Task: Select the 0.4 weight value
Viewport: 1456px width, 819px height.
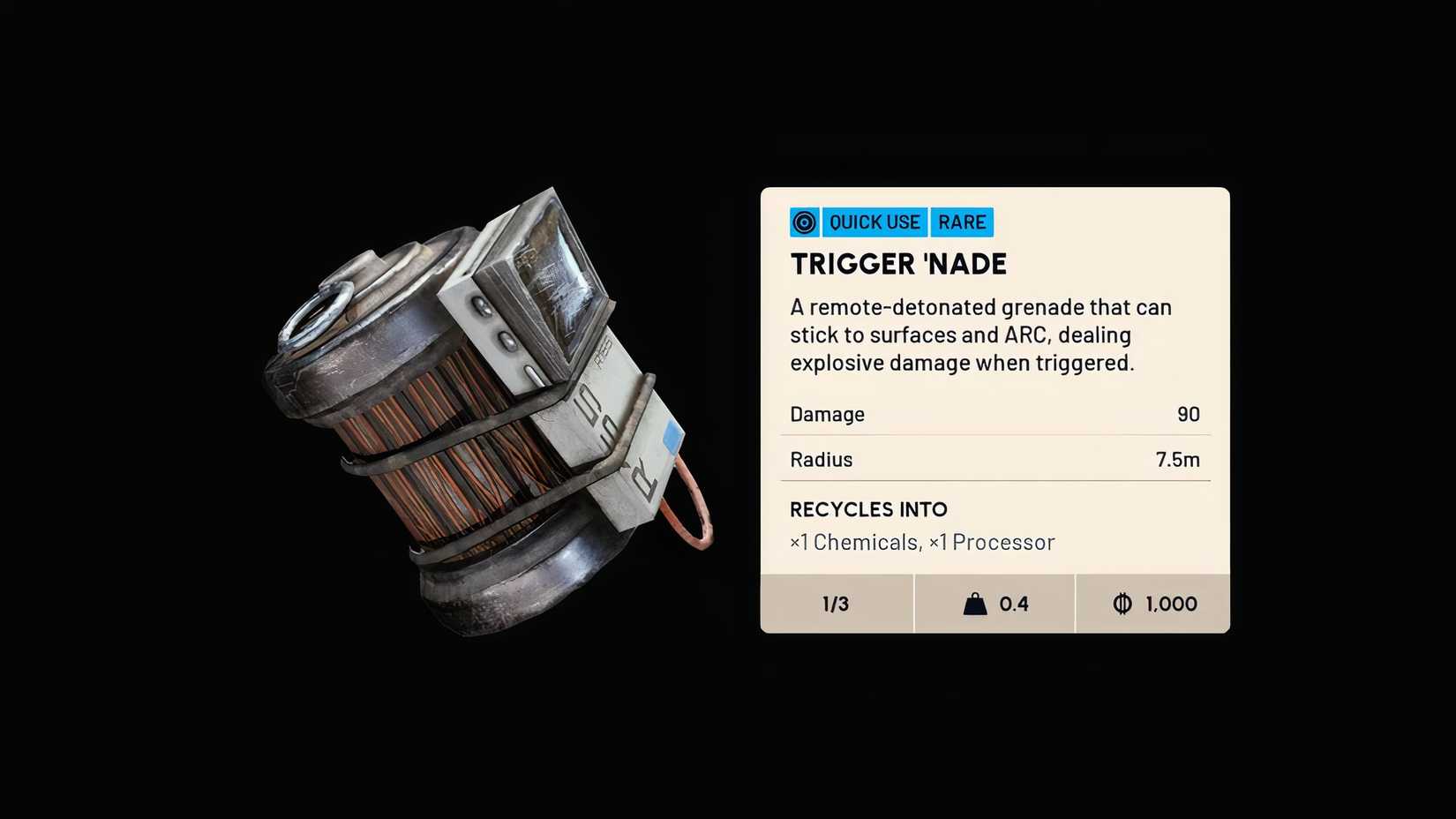Action: [1013, 604]
